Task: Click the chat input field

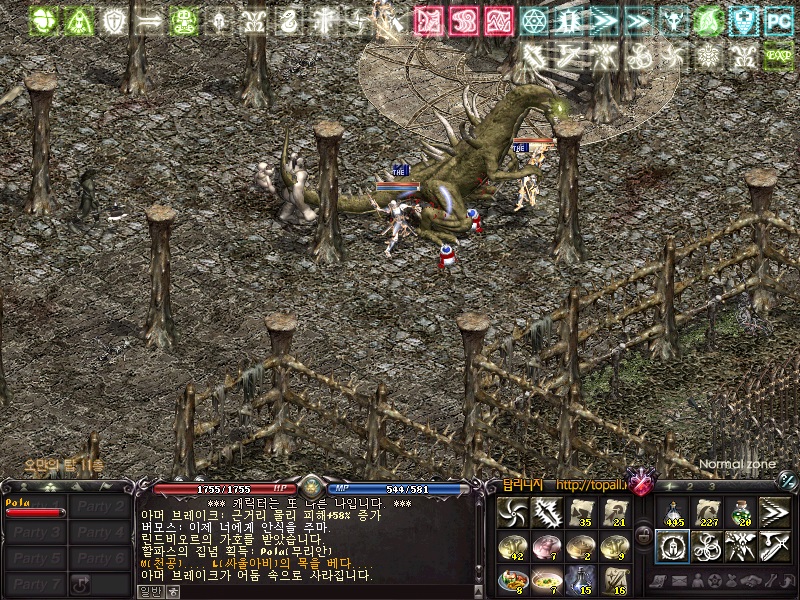Action: click(x=300, y=591)
